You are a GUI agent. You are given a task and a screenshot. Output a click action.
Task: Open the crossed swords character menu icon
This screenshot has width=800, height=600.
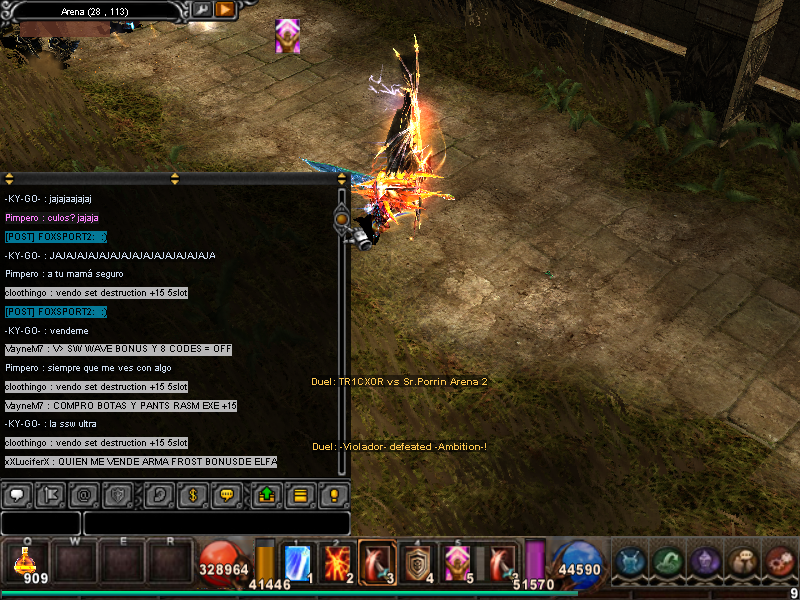click(x=630, y=562)
